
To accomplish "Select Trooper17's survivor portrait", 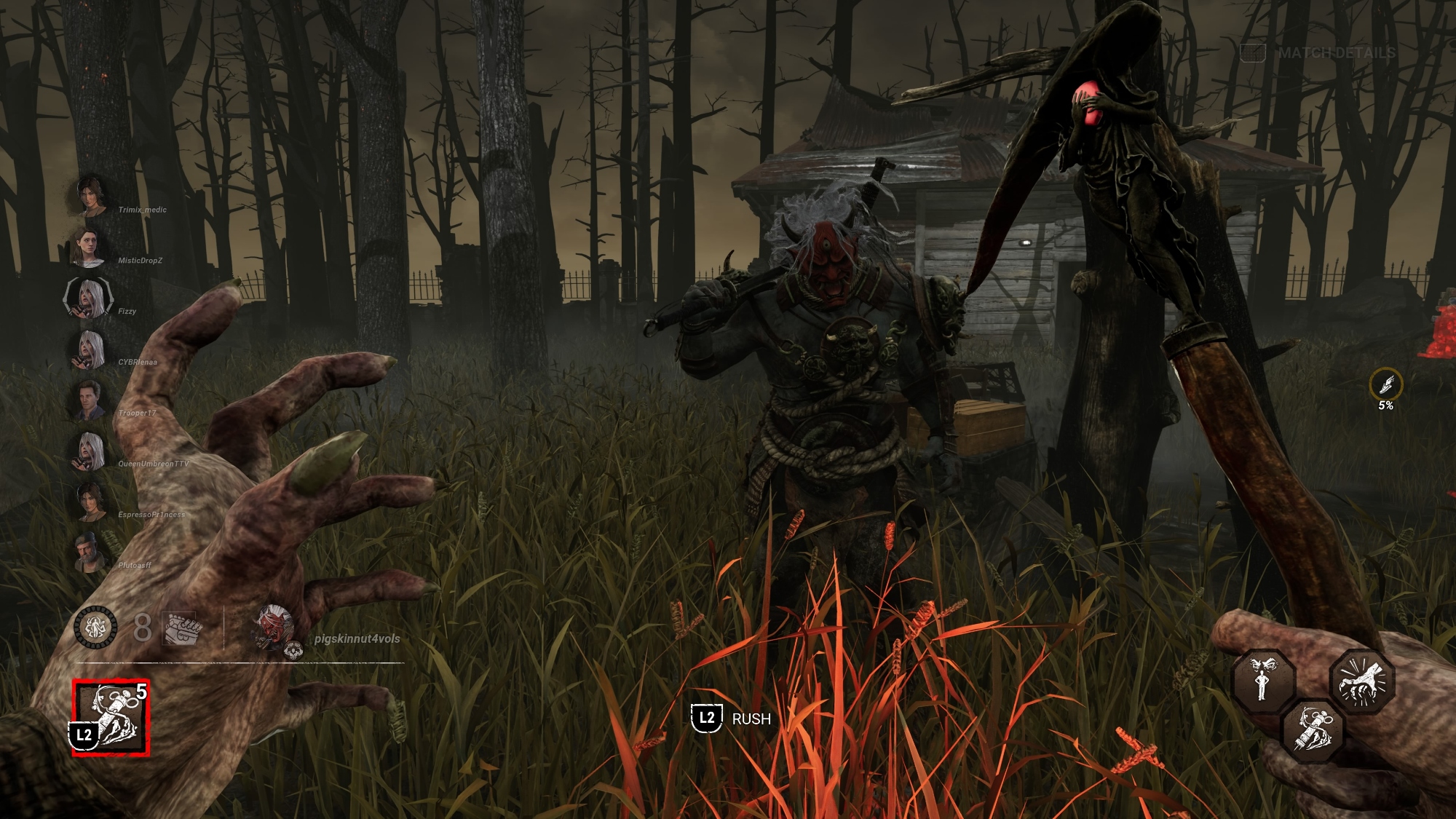I will tap(88, 400).
